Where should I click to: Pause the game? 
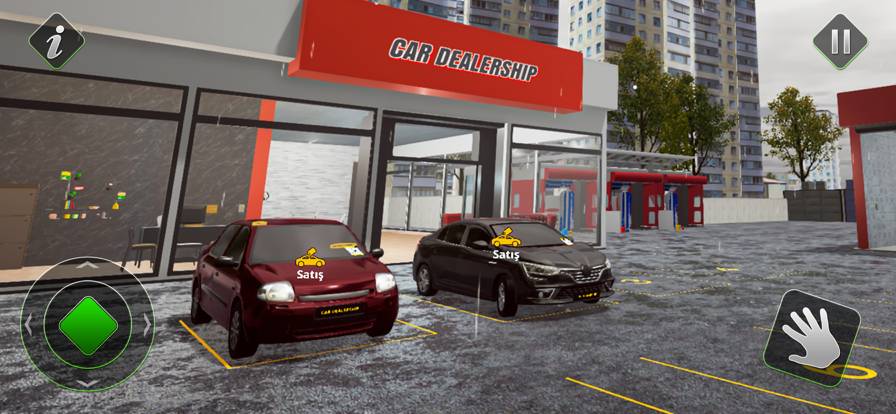point(839,41)
